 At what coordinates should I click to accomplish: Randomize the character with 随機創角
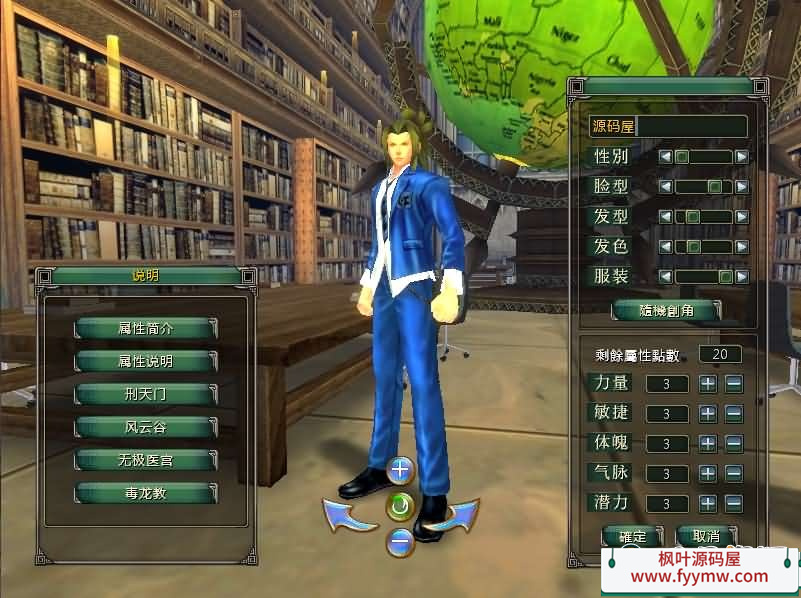click(x=666, y=310)
